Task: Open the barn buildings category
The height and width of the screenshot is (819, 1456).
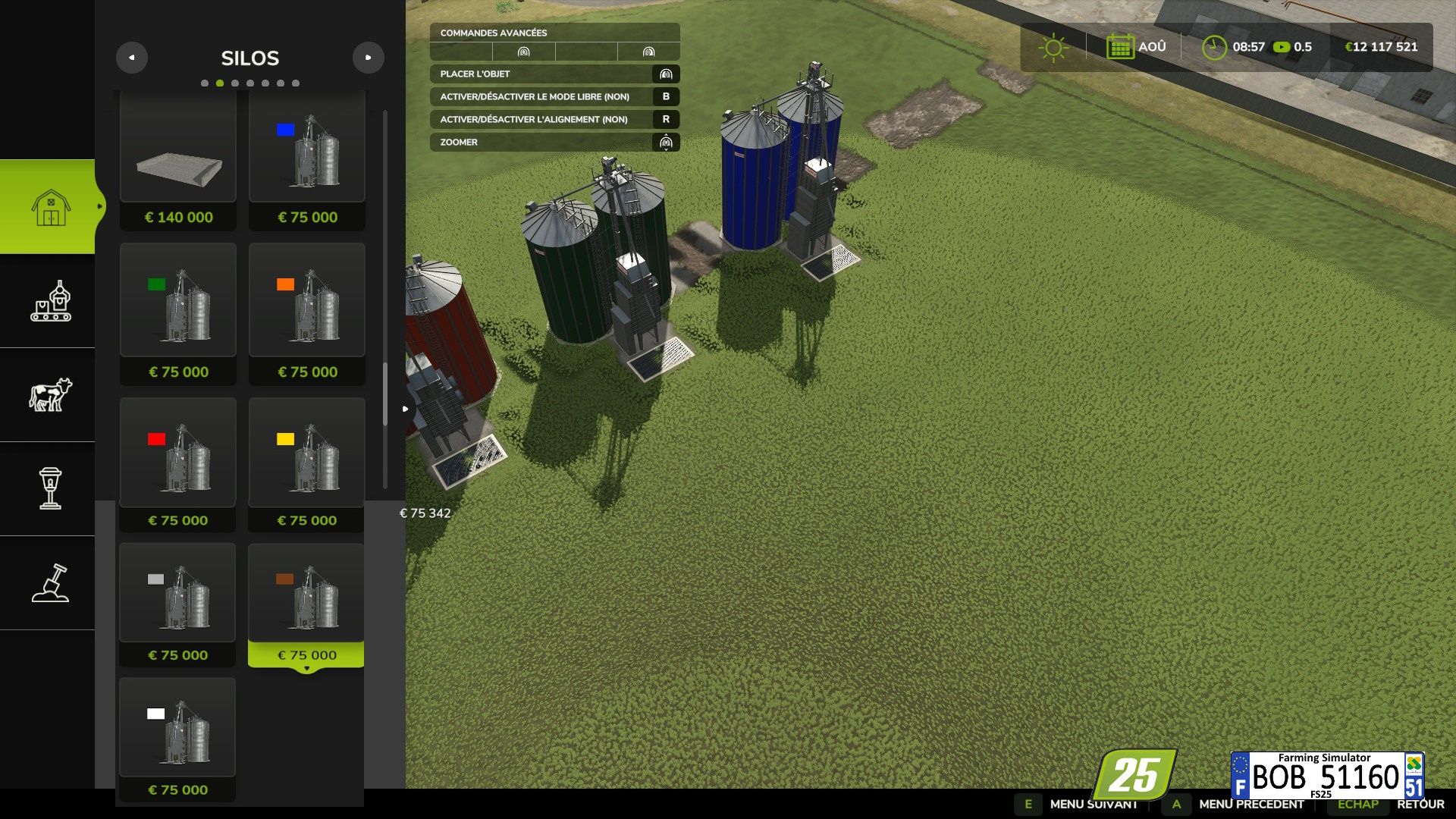Action: click(50, 206)
